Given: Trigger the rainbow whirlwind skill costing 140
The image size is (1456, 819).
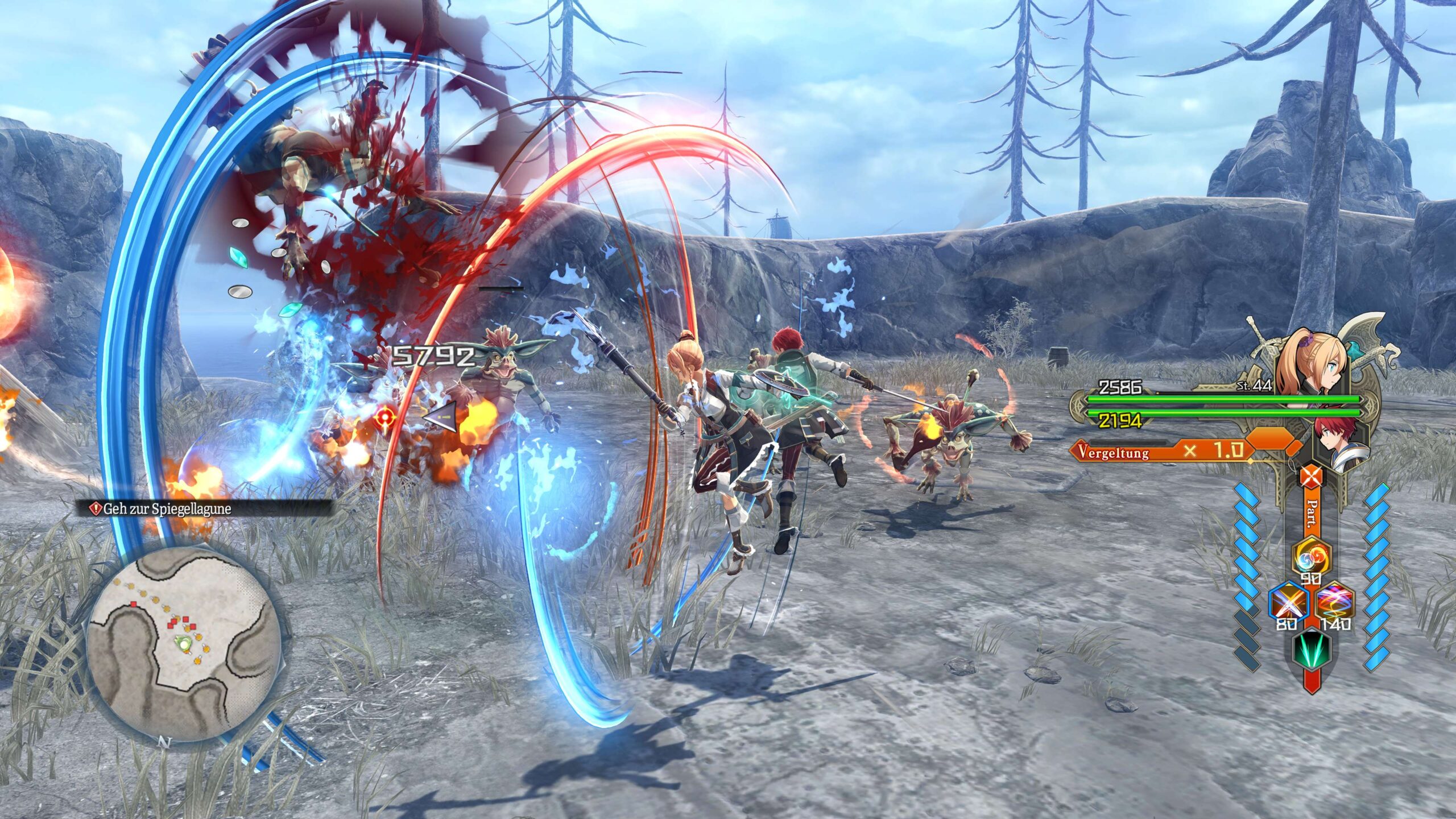Looking at the screenshot, I should click(x=1335, y=602).
